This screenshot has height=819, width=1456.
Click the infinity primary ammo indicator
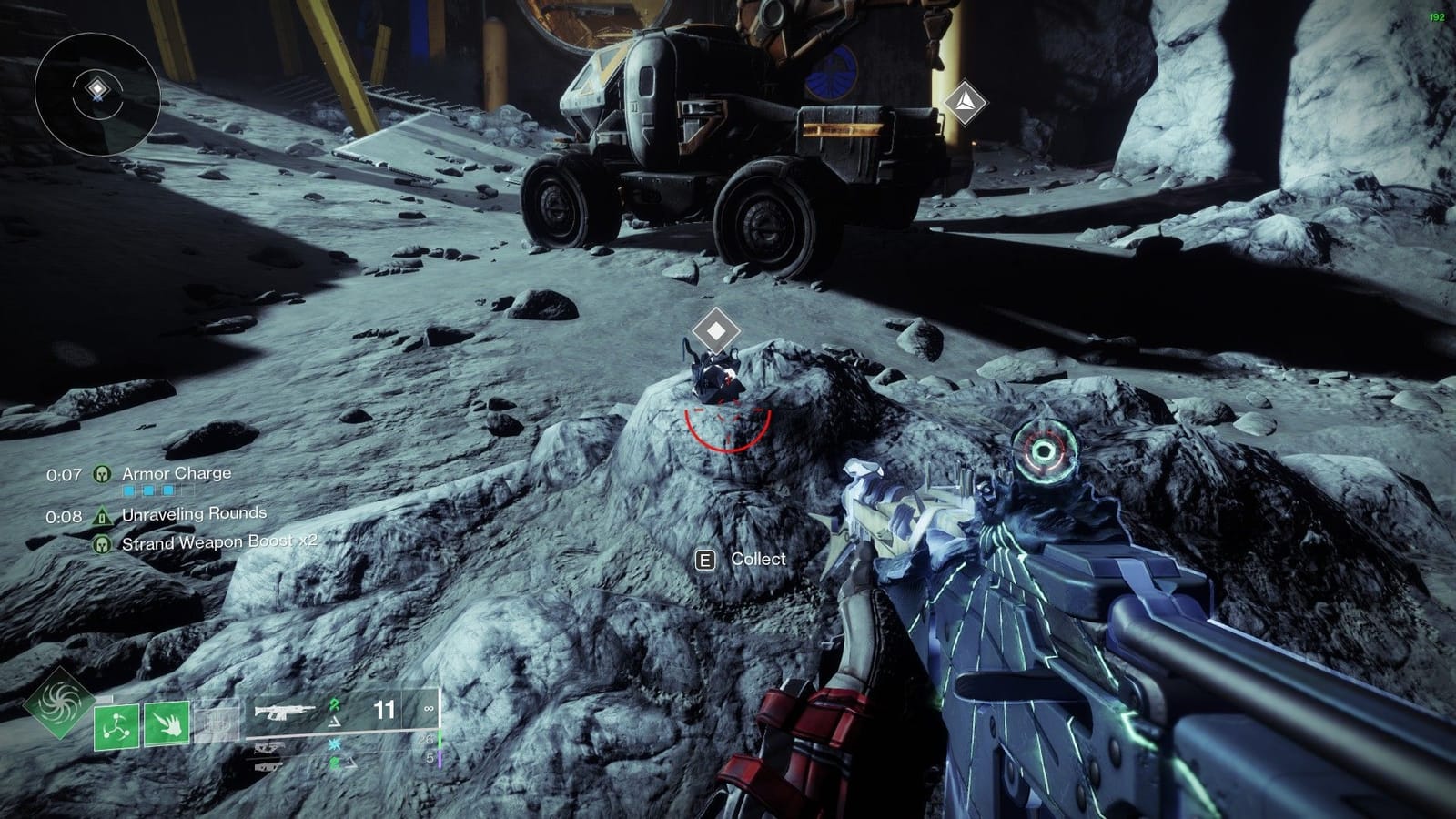coord(429,709)
